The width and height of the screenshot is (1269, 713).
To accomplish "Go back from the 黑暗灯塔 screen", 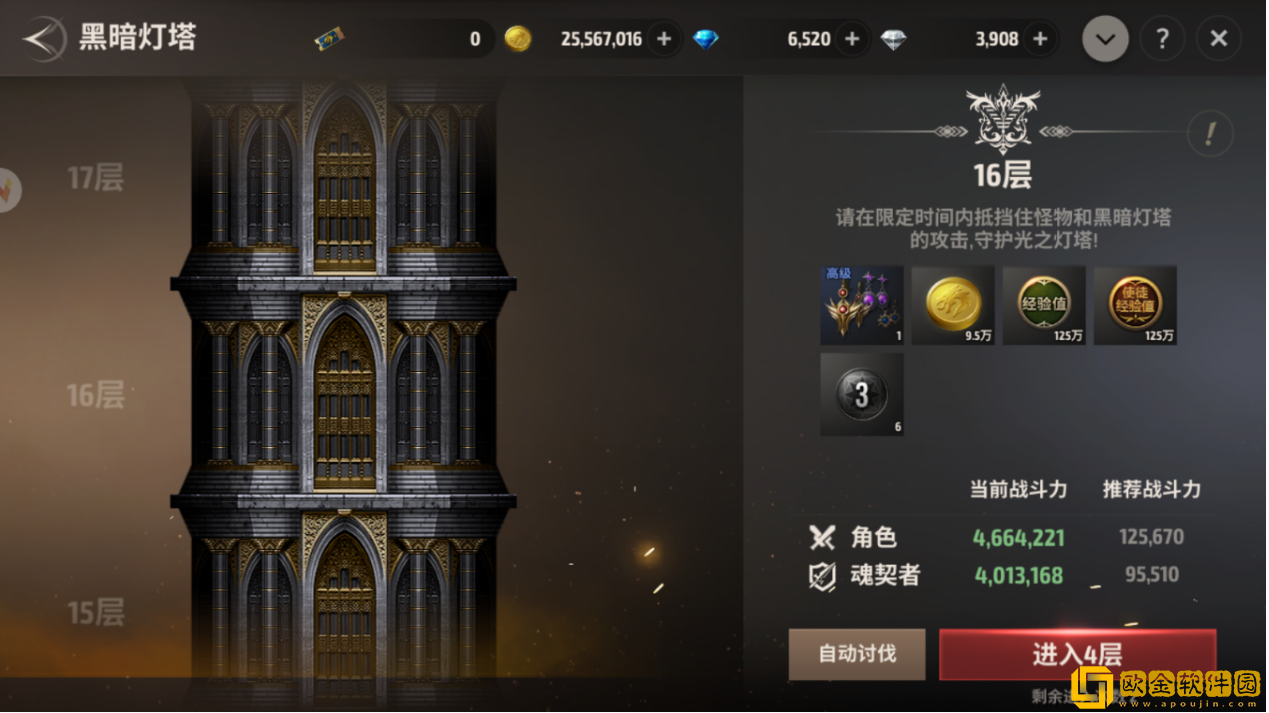I will [43, 39].
